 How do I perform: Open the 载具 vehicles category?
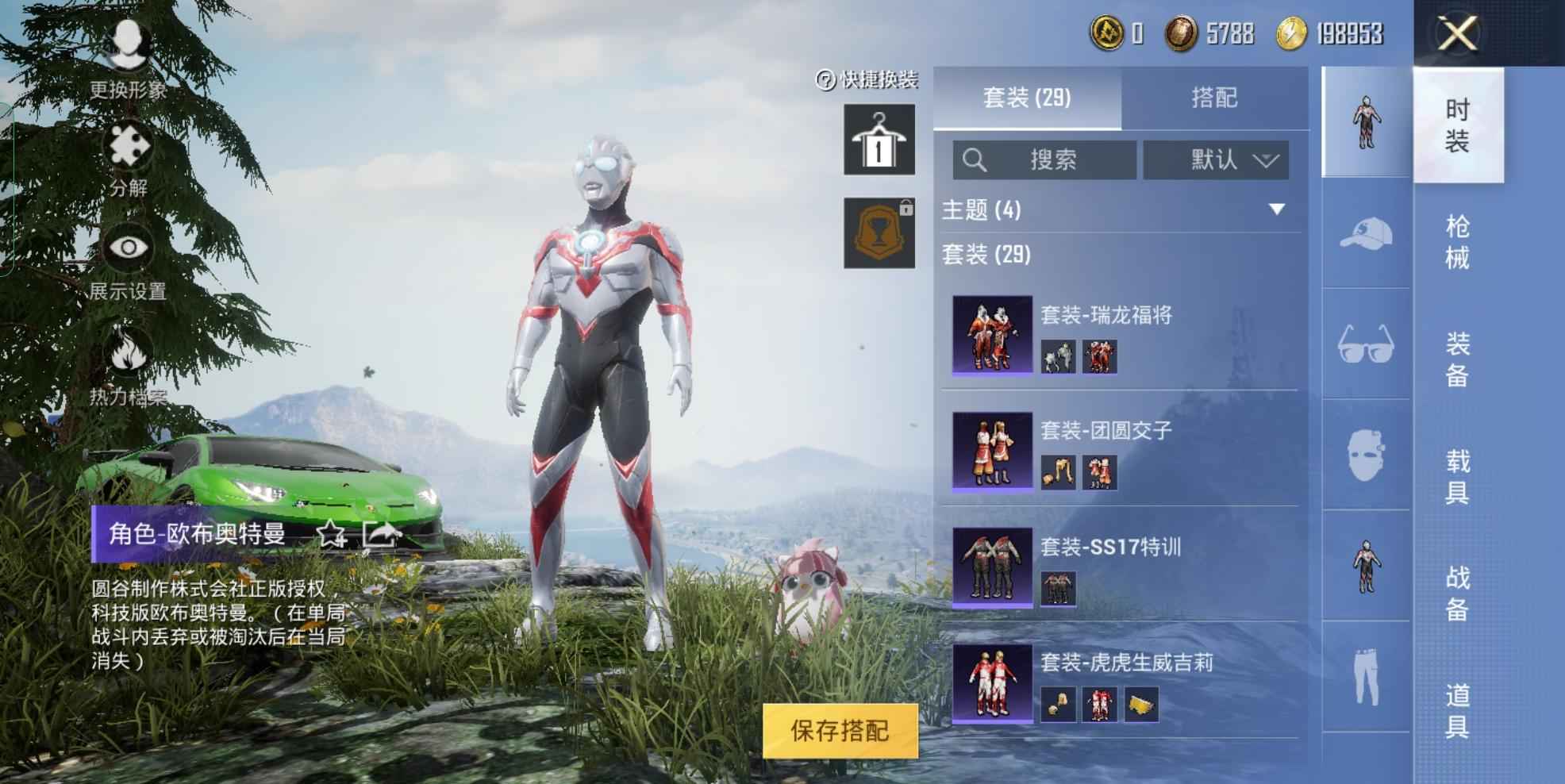[x=1457, y=476]
